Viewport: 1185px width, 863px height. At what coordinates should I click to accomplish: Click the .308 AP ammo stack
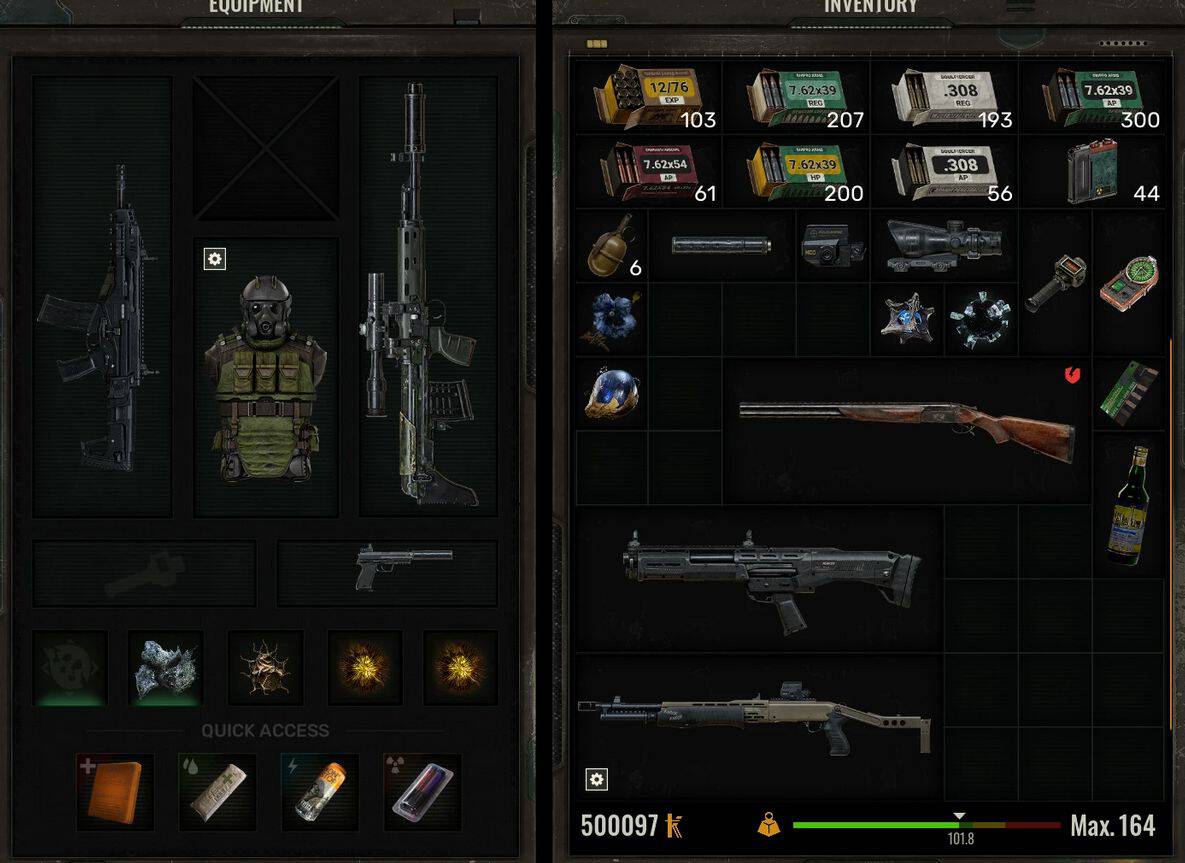[942, 171]
